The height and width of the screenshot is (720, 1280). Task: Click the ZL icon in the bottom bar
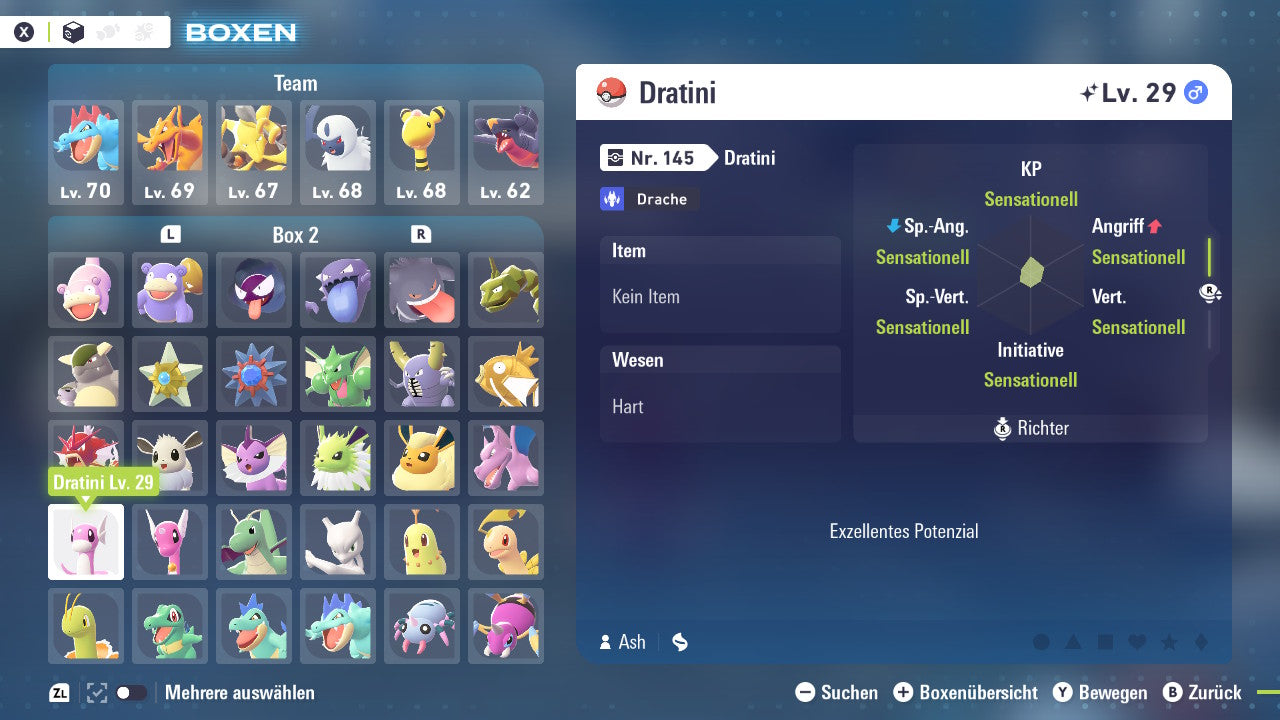pyautogui.click(x=60, y=692)
